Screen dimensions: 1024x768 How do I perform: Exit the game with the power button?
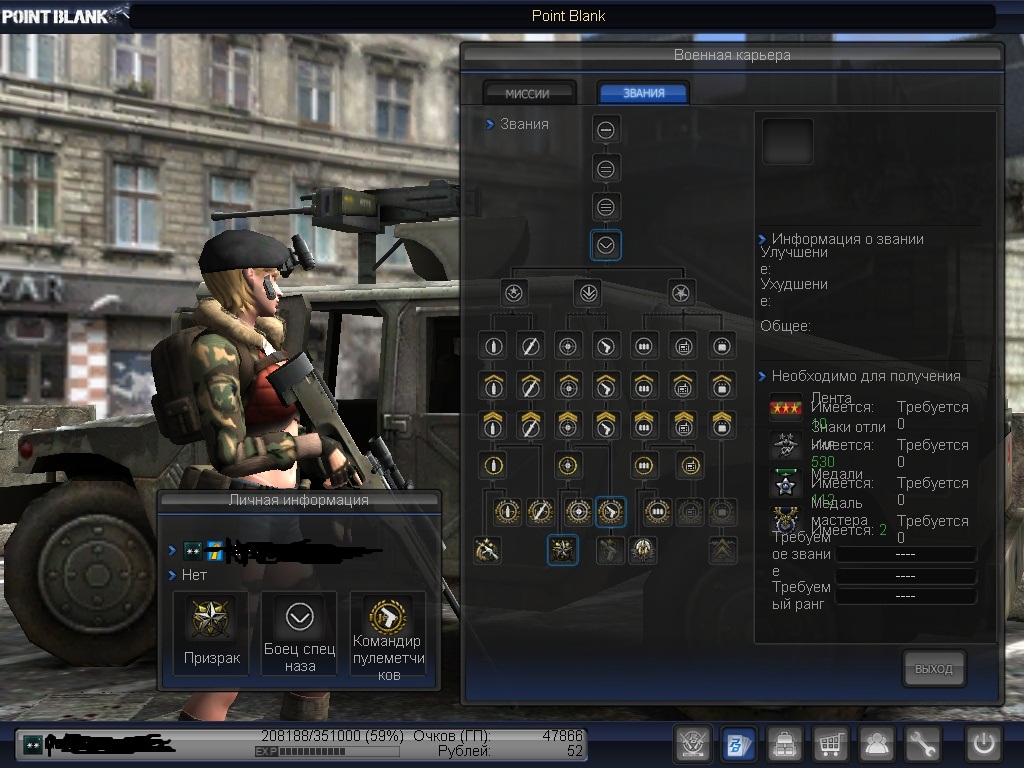(983, 744)
